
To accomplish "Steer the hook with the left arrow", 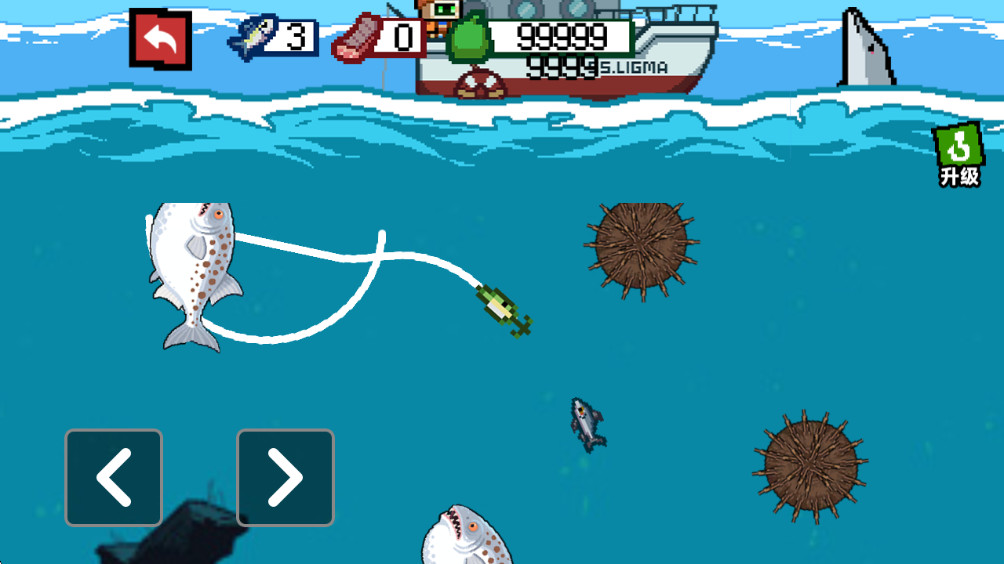I will [x=114, y=478].
